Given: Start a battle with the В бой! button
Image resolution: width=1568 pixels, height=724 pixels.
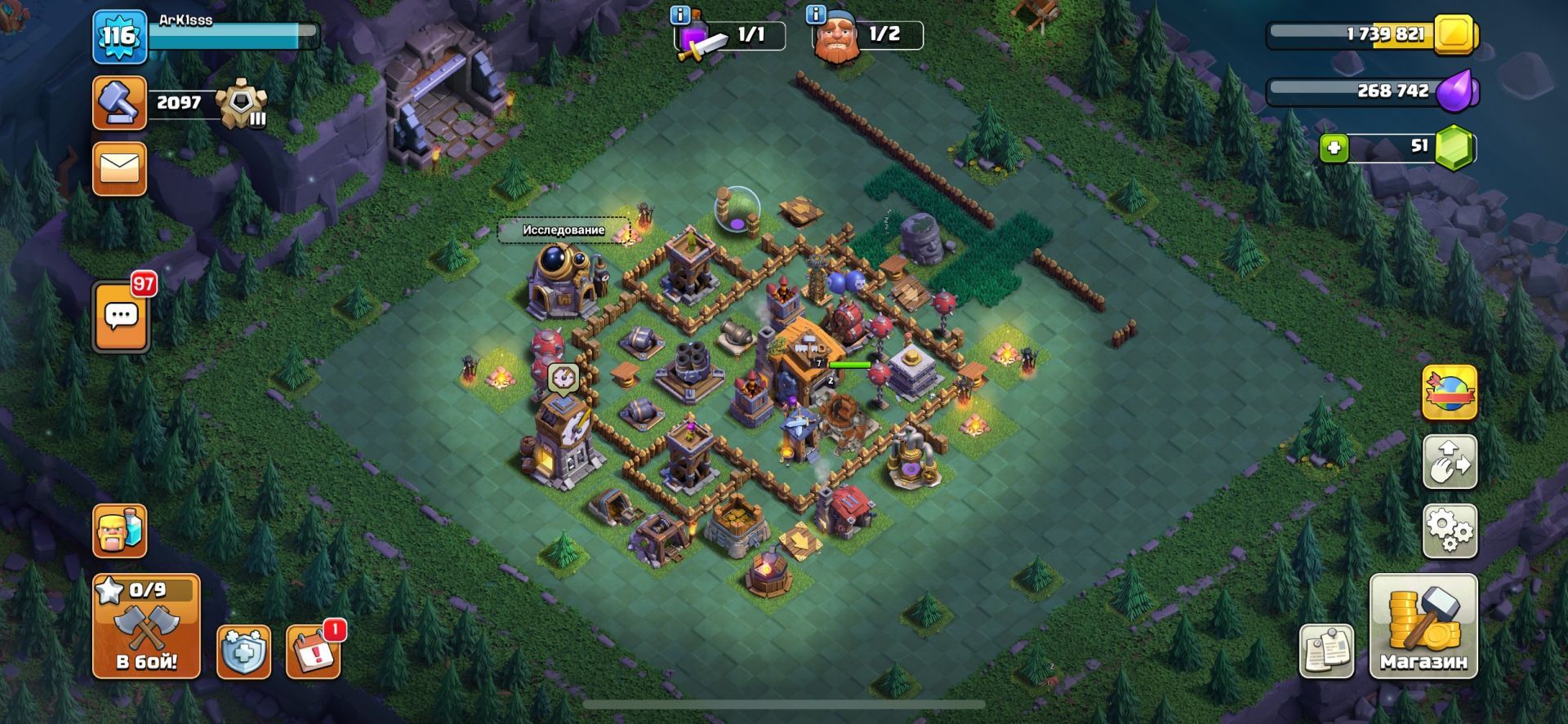Looking at the screenshot, I should coord(146,626).
